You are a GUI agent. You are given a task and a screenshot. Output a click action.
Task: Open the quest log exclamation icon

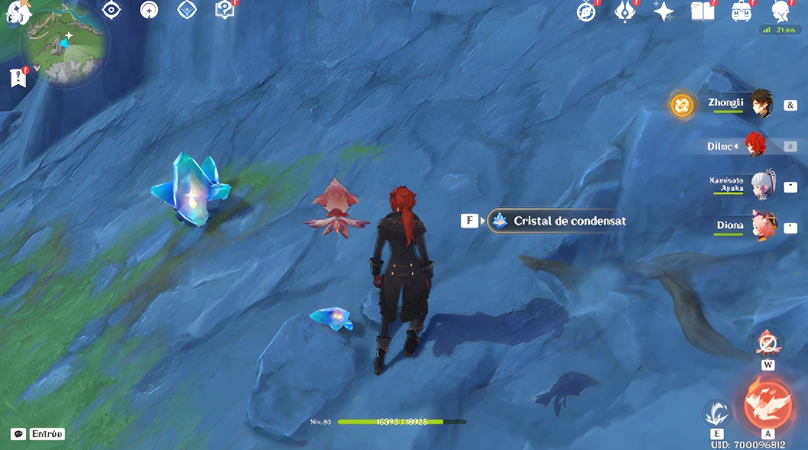[x=17, y=77]
